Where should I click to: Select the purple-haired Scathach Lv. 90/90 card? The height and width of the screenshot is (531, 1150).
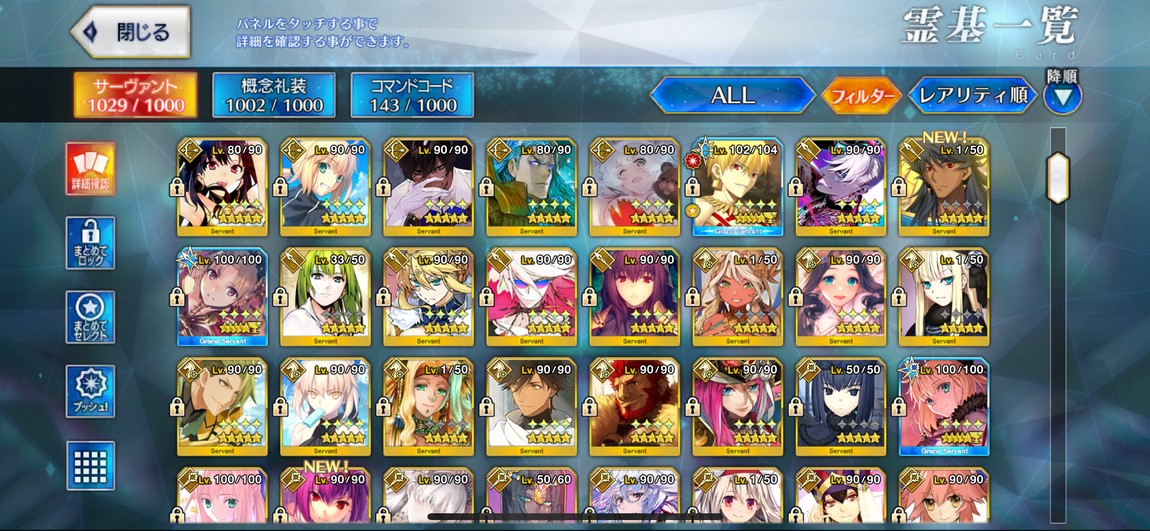pos(634,296)
